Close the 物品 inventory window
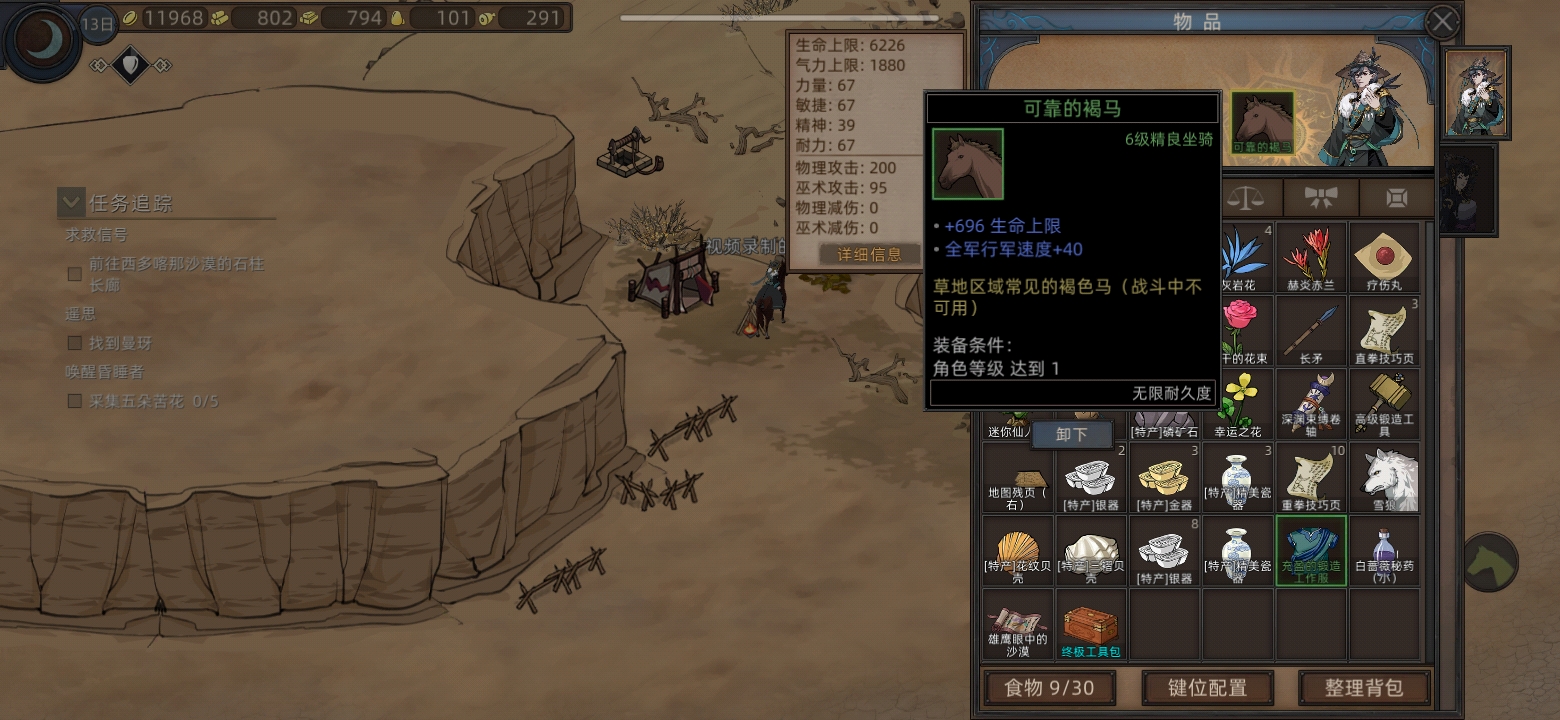The height and width of the screenshot is (720, 1560). (1441, 22)
